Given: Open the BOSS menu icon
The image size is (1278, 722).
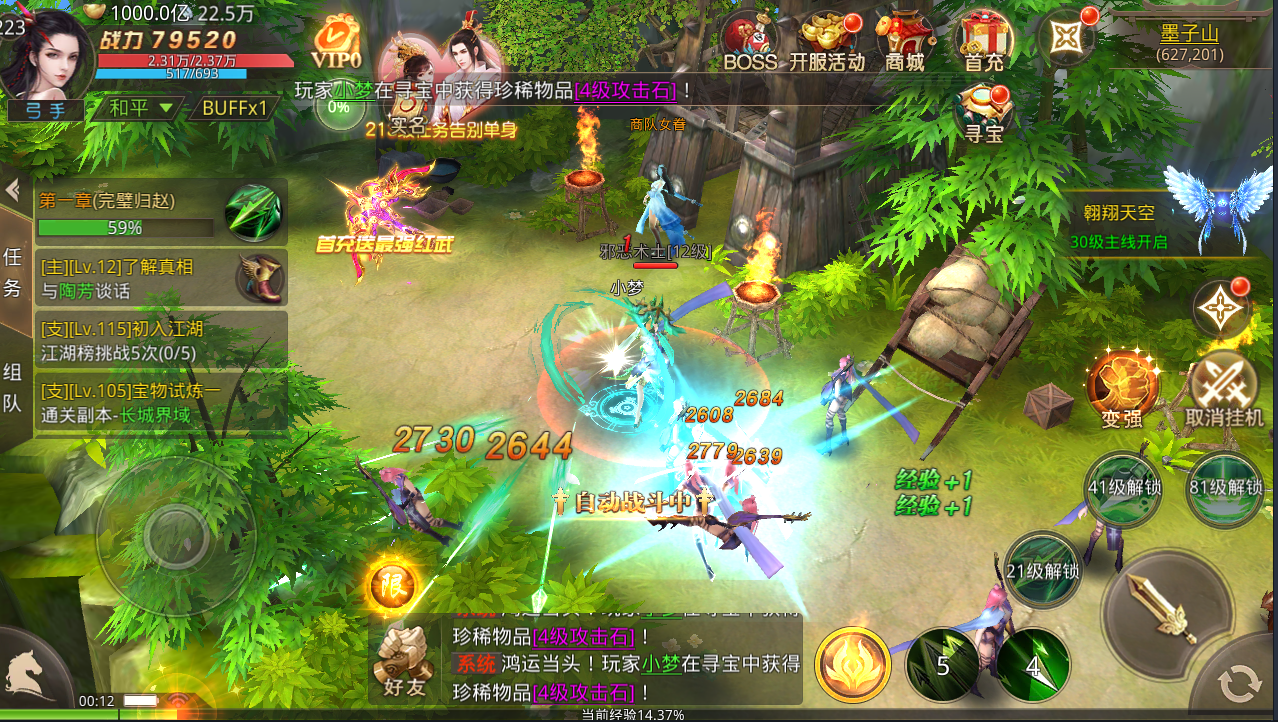Looking at the screenshot, I should click(x=750, y=44).
